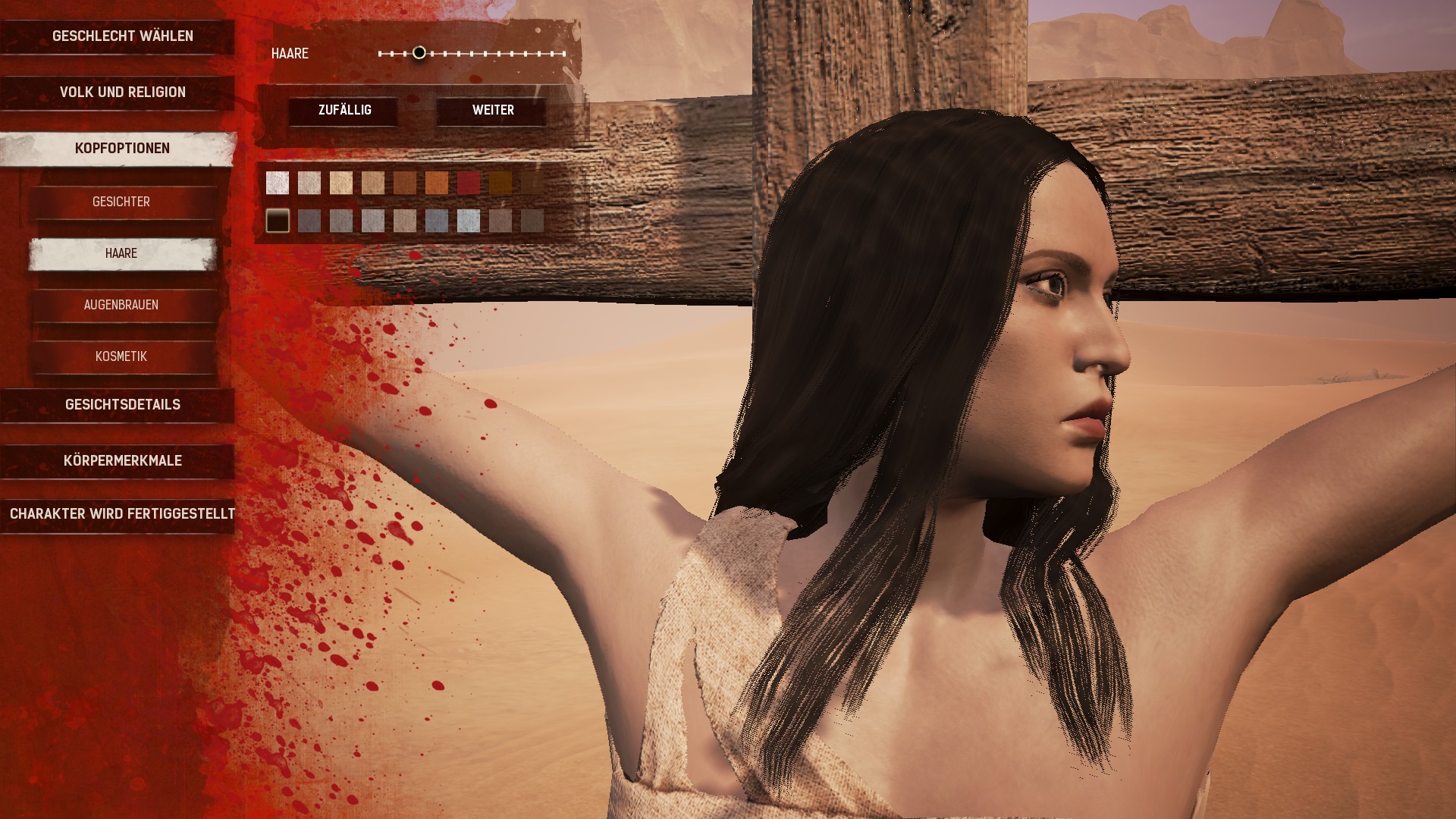Choose the Haare sub-option
The width and height of the screenshot is (1456, 819).
pos(121,253)
